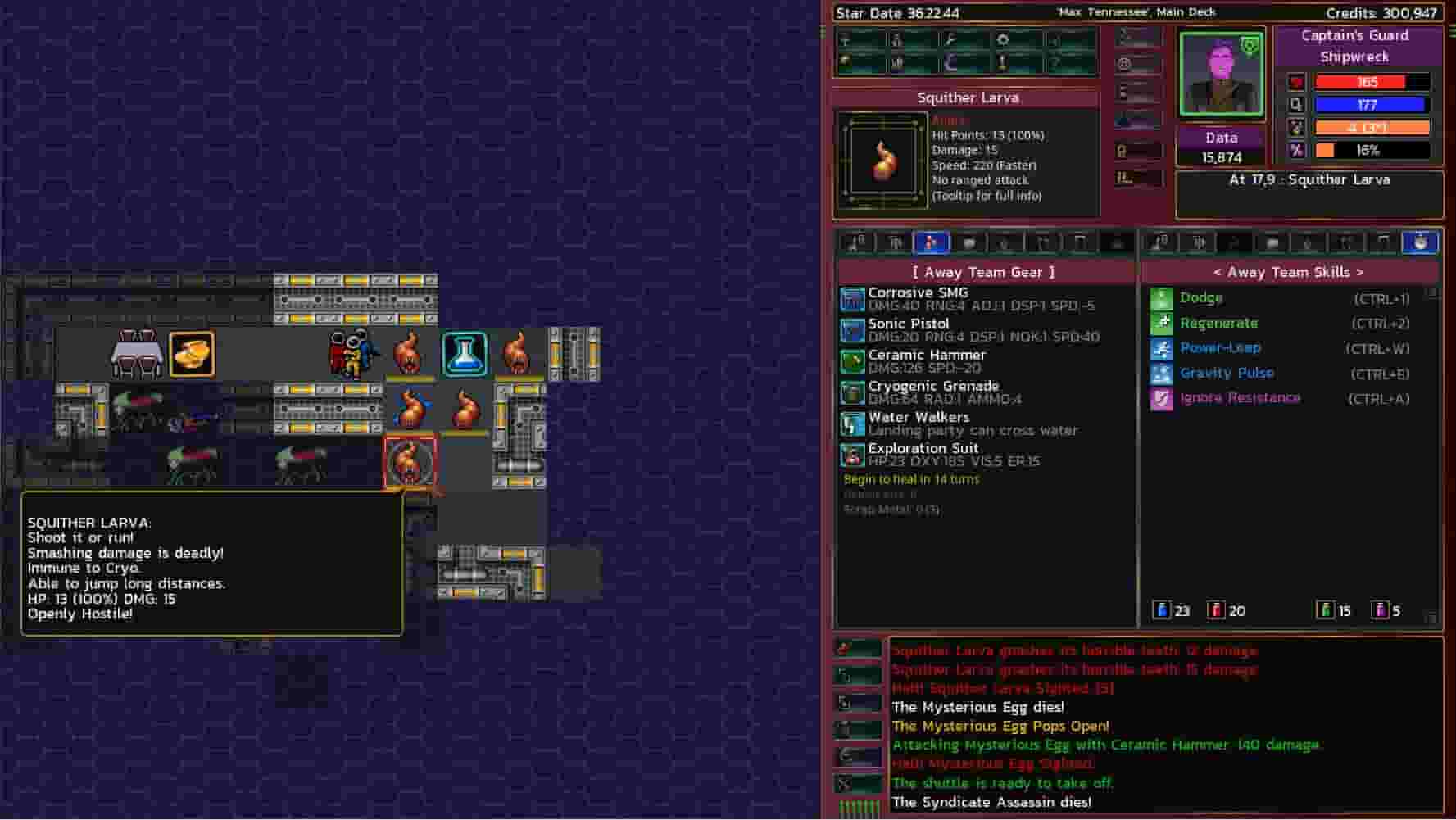The height and width of the screenshot is (820, 1456).
Task: Select the Dodge skill icon
Action: pyautogui.click(x=1163, y=297)
